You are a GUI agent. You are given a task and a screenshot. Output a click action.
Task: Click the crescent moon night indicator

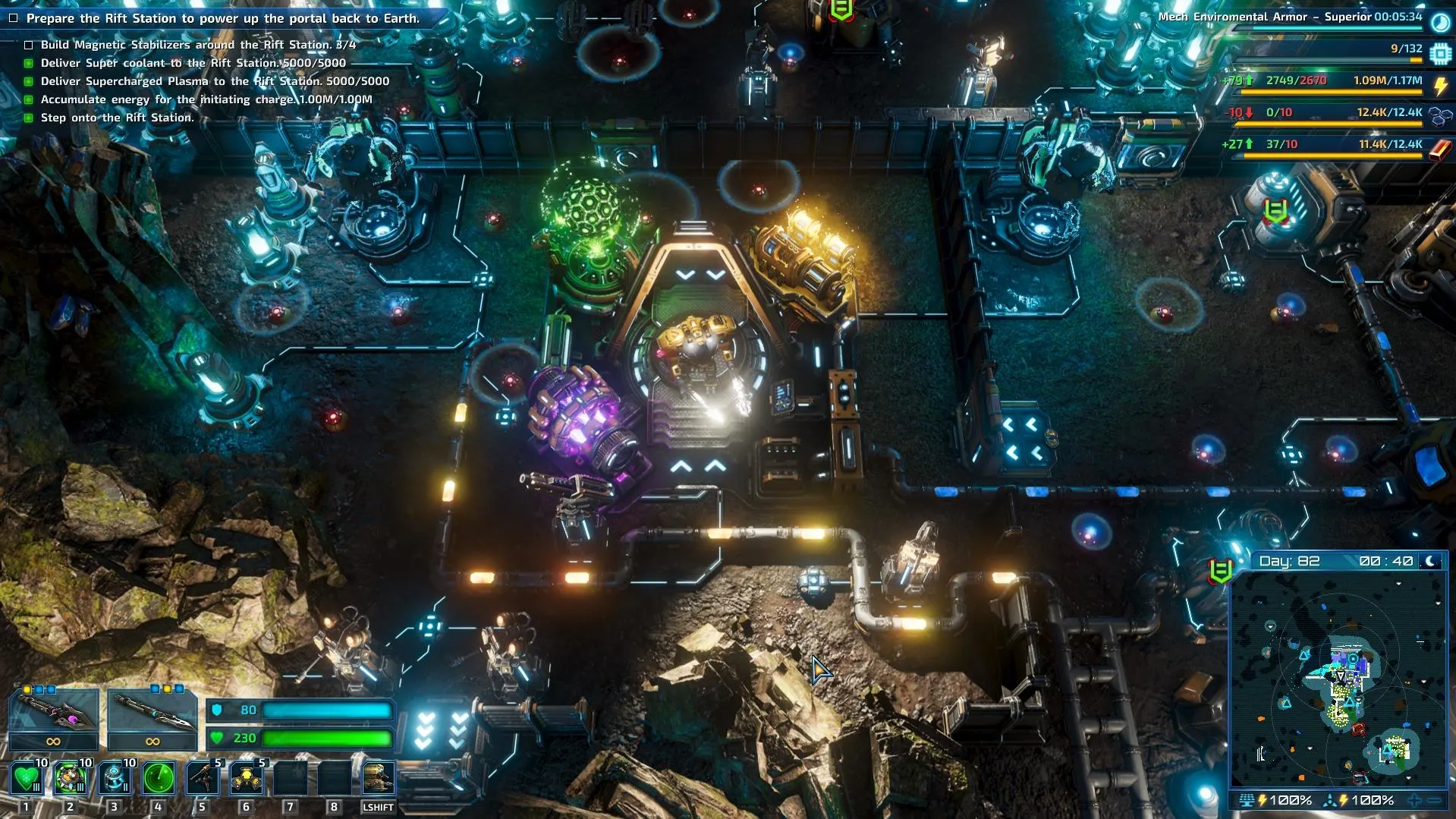(x=1431, y=561)
